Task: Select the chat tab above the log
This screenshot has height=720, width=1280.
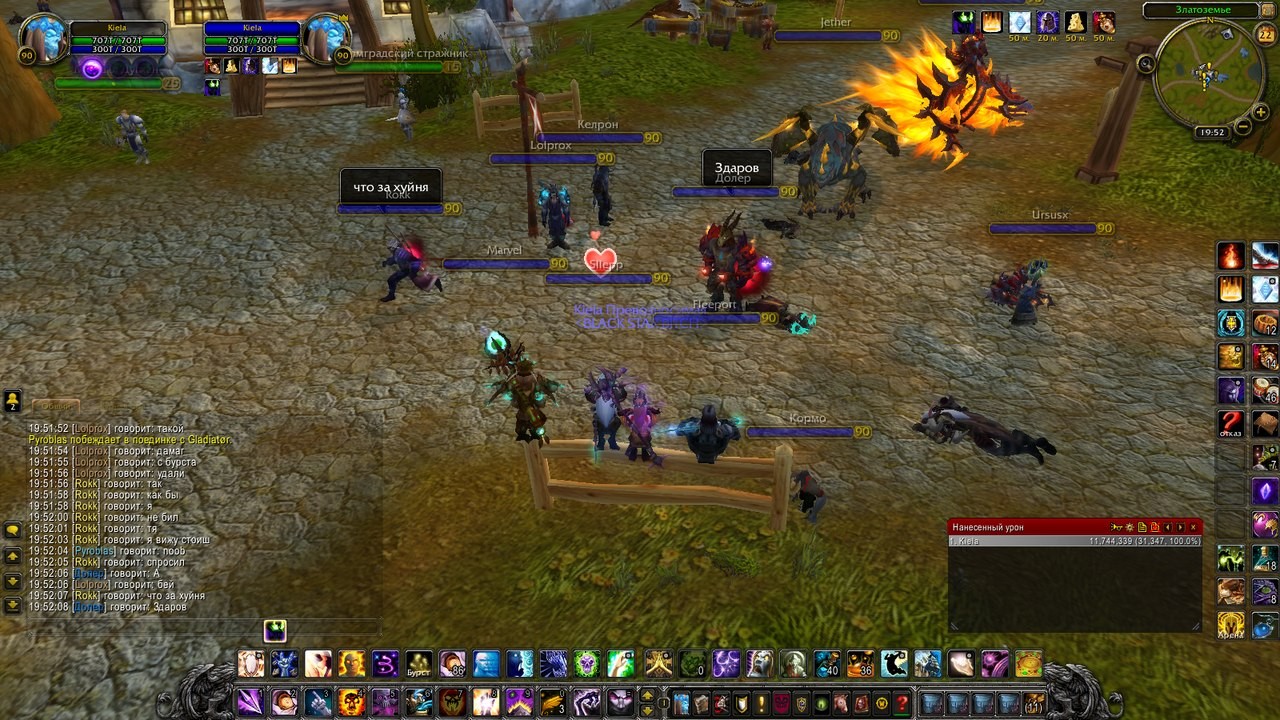Action: click(x=55, y=406)
